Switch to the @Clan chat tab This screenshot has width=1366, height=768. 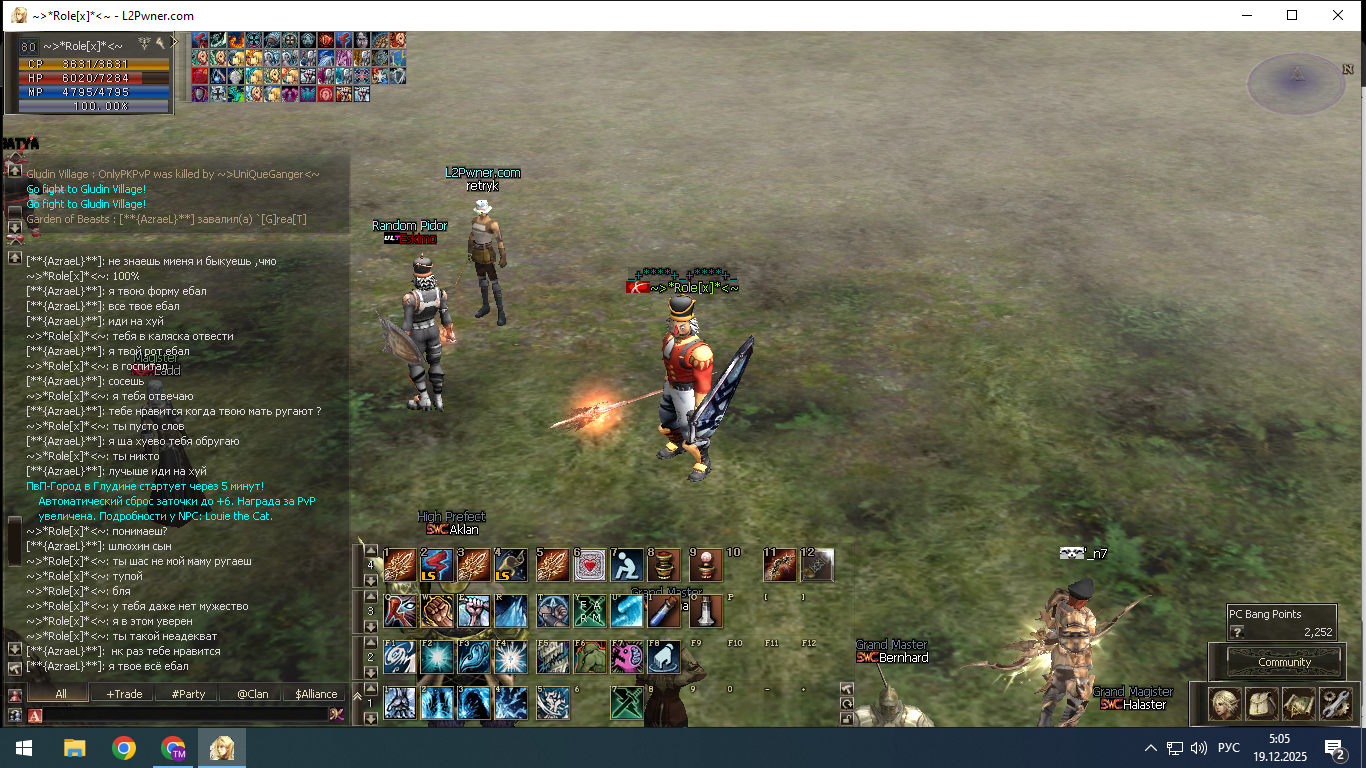pyautogui.click(x=252, y=693)
